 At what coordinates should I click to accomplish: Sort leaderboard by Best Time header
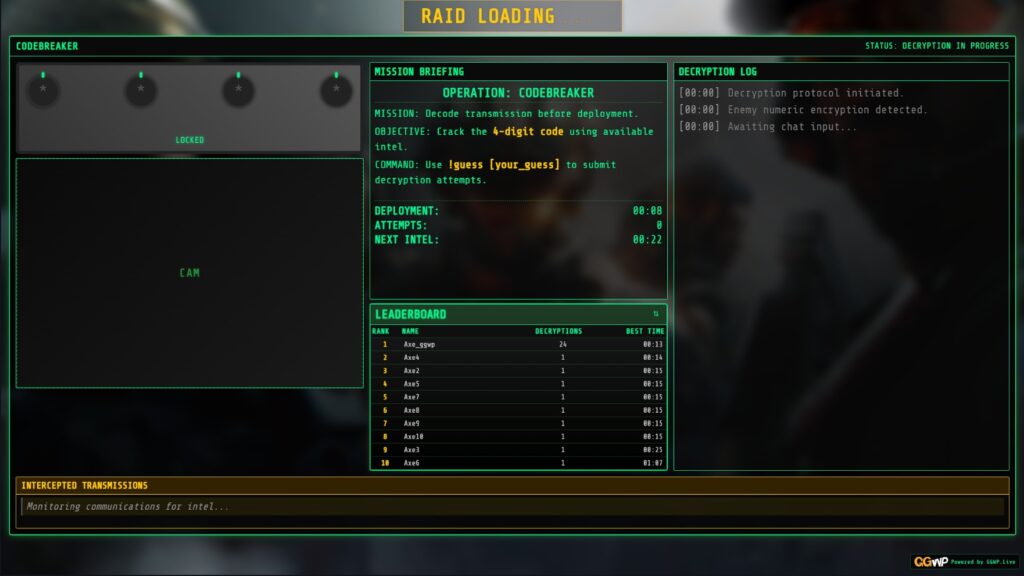coord(644,331)
